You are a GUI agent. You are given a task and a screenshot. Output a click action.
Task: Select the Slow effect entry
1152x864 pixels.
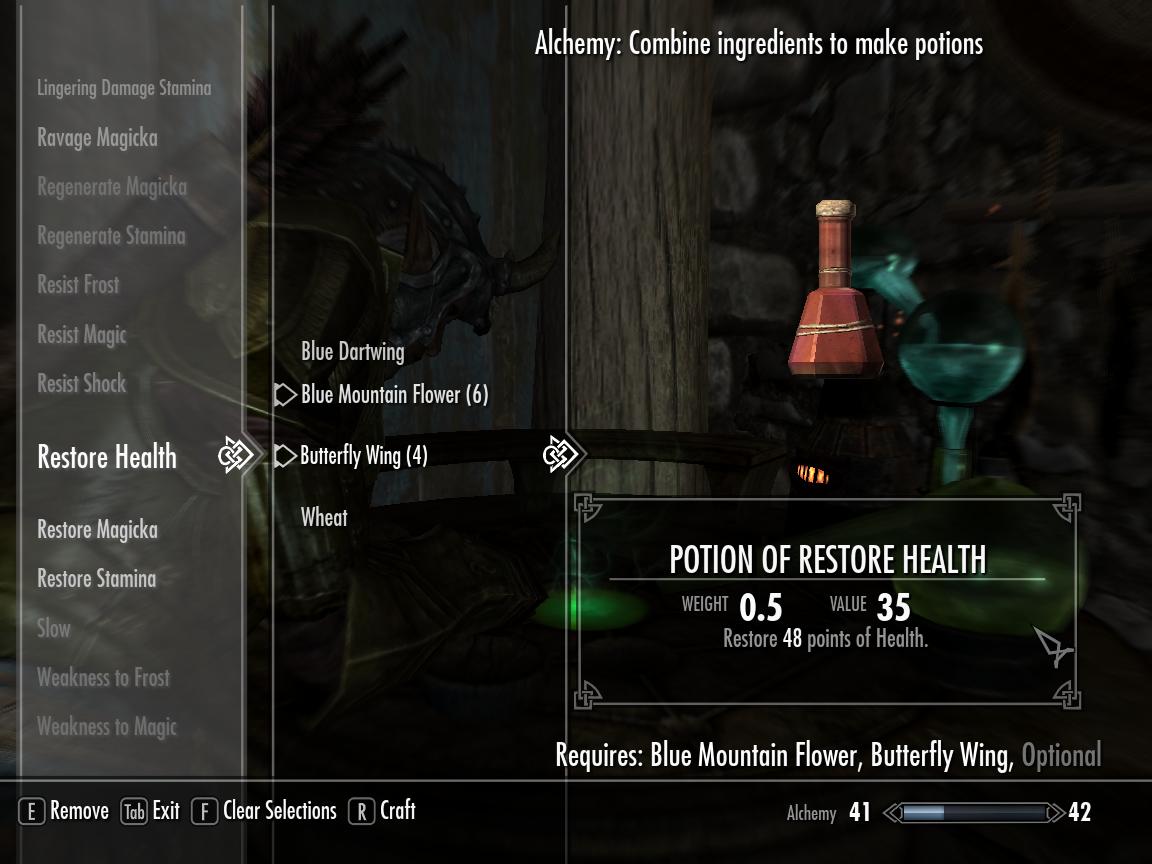click(54, 629)
